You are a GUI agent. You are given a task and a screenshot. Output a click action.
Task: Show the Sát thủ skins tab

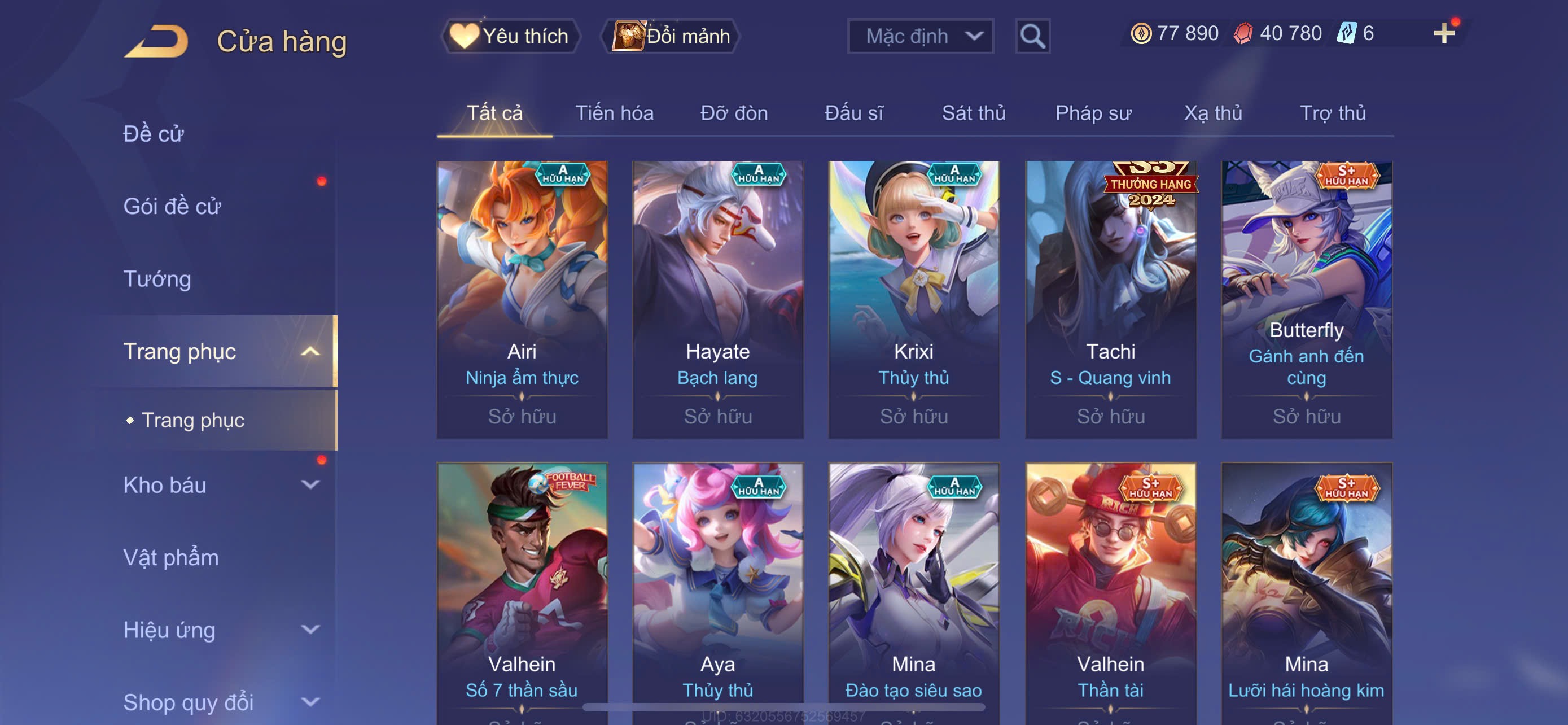pyautogui.click(x=973, y=113)
